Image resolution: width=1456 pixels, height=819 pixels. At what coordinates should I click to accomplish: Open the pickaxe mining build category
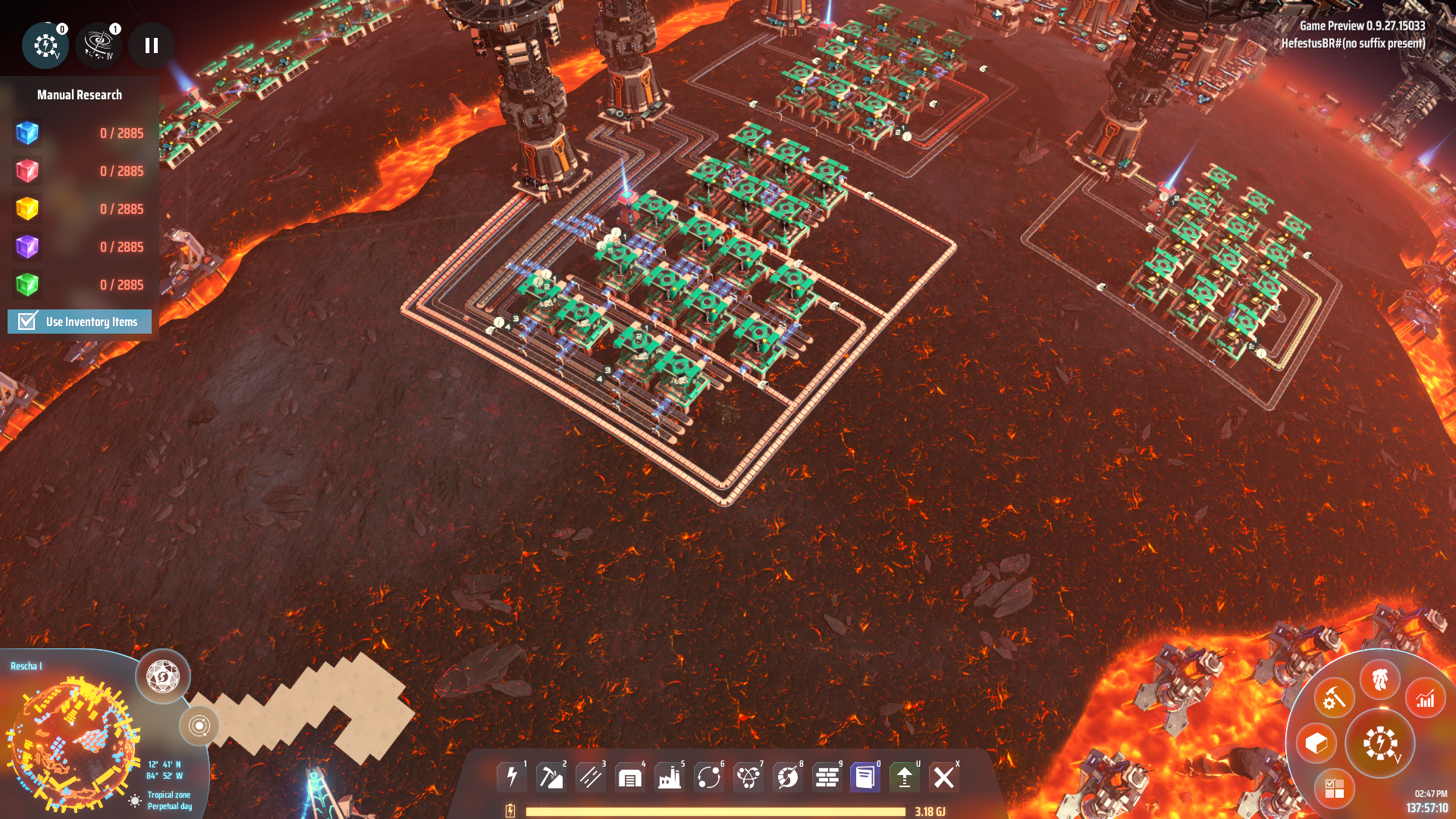[x=551, y=777]
